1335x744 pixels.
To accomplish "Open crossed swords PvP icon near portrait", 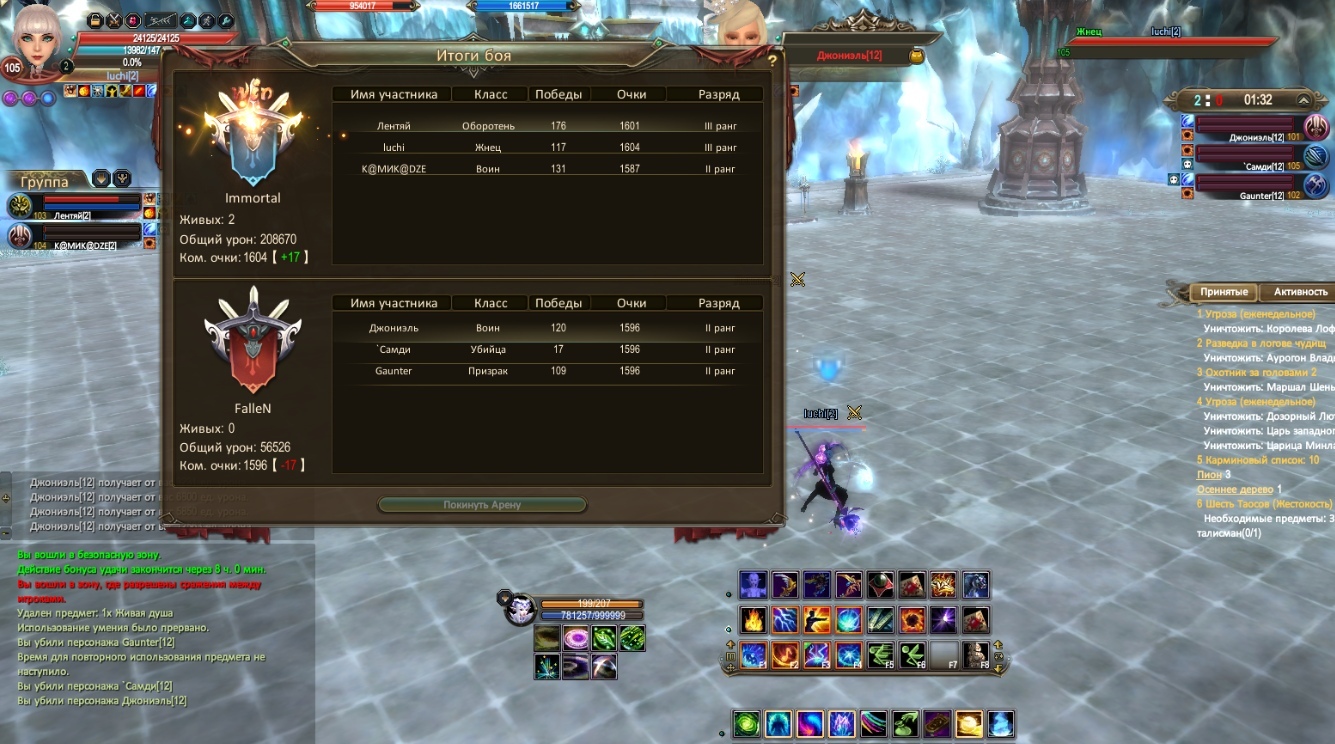I will coord(115,20).
